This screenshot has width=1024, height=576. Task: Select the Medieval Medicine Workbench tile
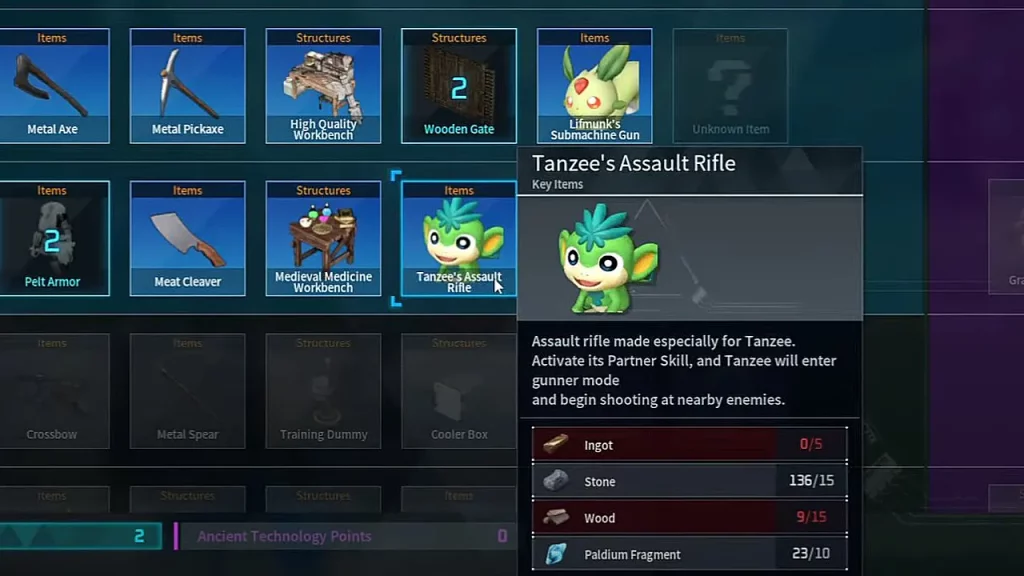[x=323, y=239]
